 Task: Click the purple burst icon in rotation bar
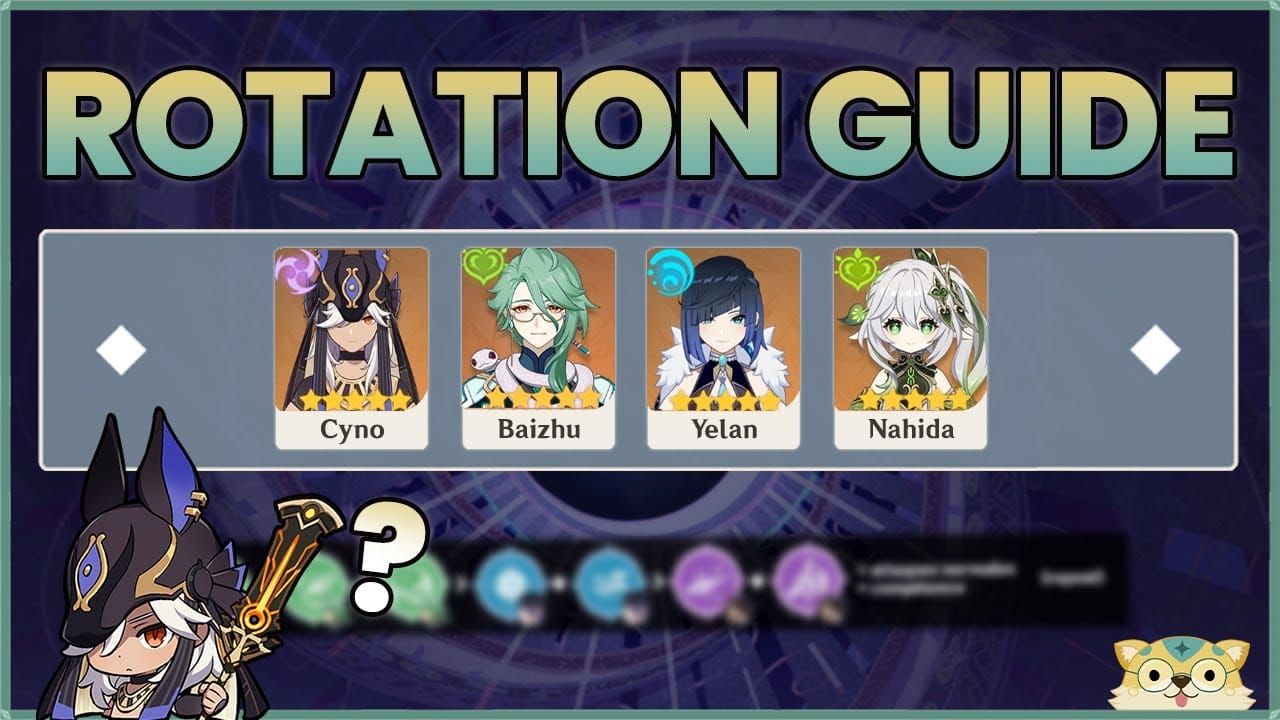[x=707, y=580]
